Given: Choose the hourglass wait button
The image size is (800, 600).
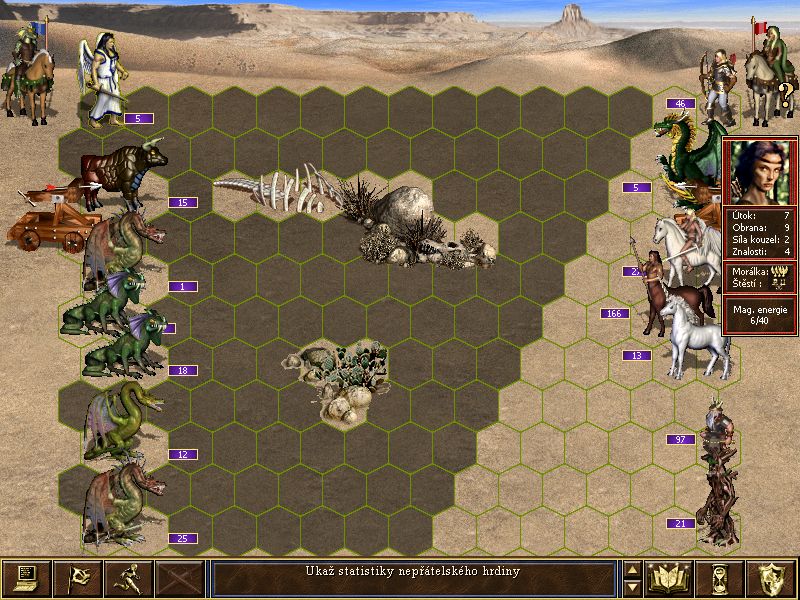Looking at the screenshot, I should 721,578.
